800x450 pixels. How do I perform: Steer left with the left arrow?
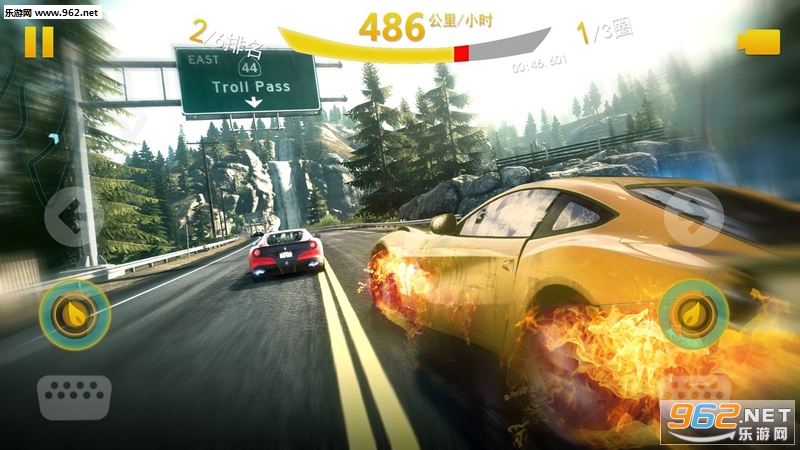click(x=68, y=214)
